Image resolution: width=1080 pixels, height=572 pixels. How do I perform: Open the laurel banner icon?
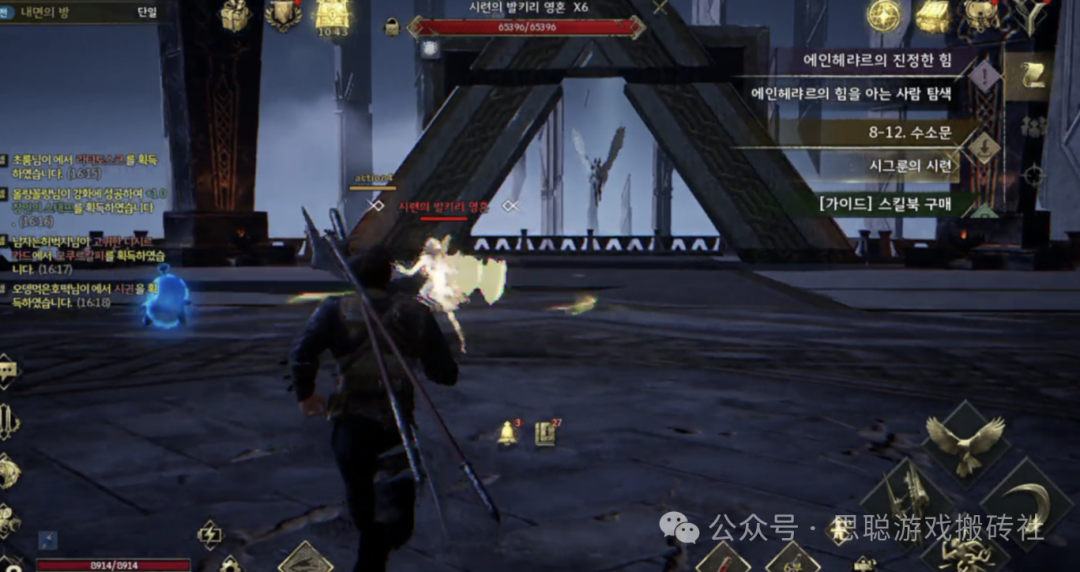283,14
